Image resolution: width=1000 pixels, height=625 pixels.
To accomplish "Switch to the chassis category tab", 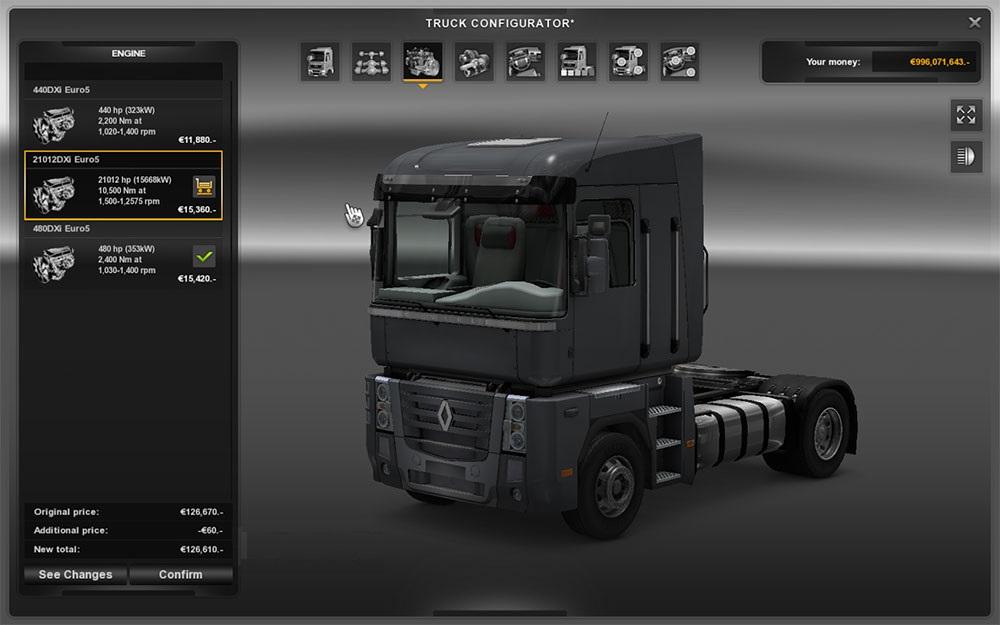I will click(371, 62).
